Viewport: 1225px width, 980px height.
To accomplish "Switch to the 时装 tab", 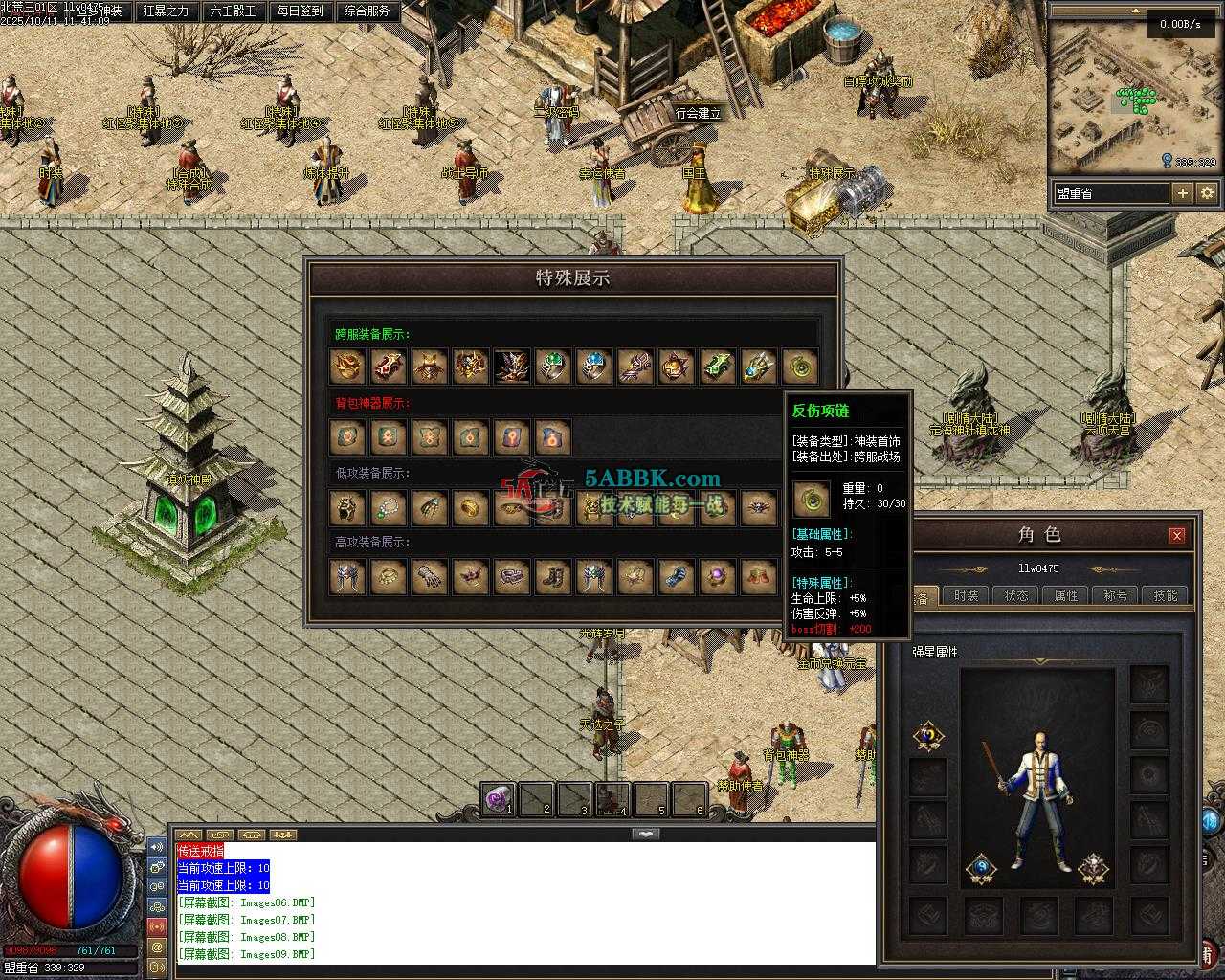I will (x=967, y=595).
